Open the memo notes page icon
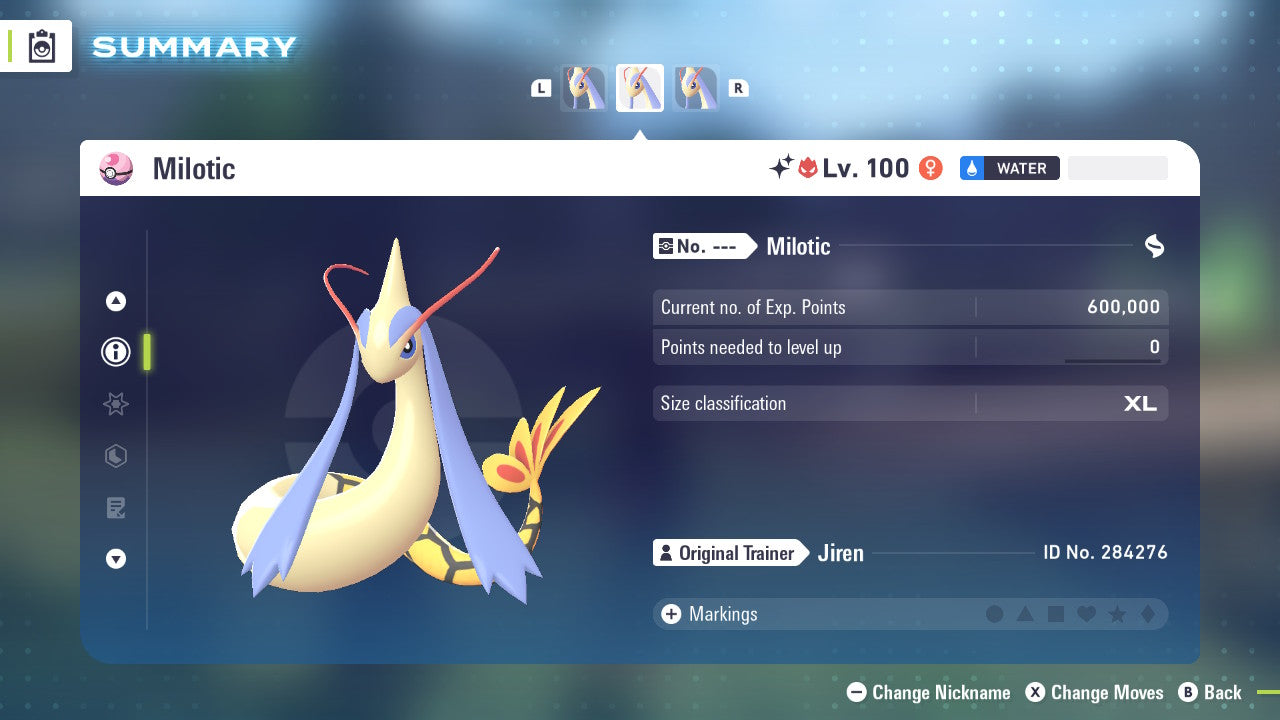Screen dimensions: 1280x720 (x=116, y=508)
